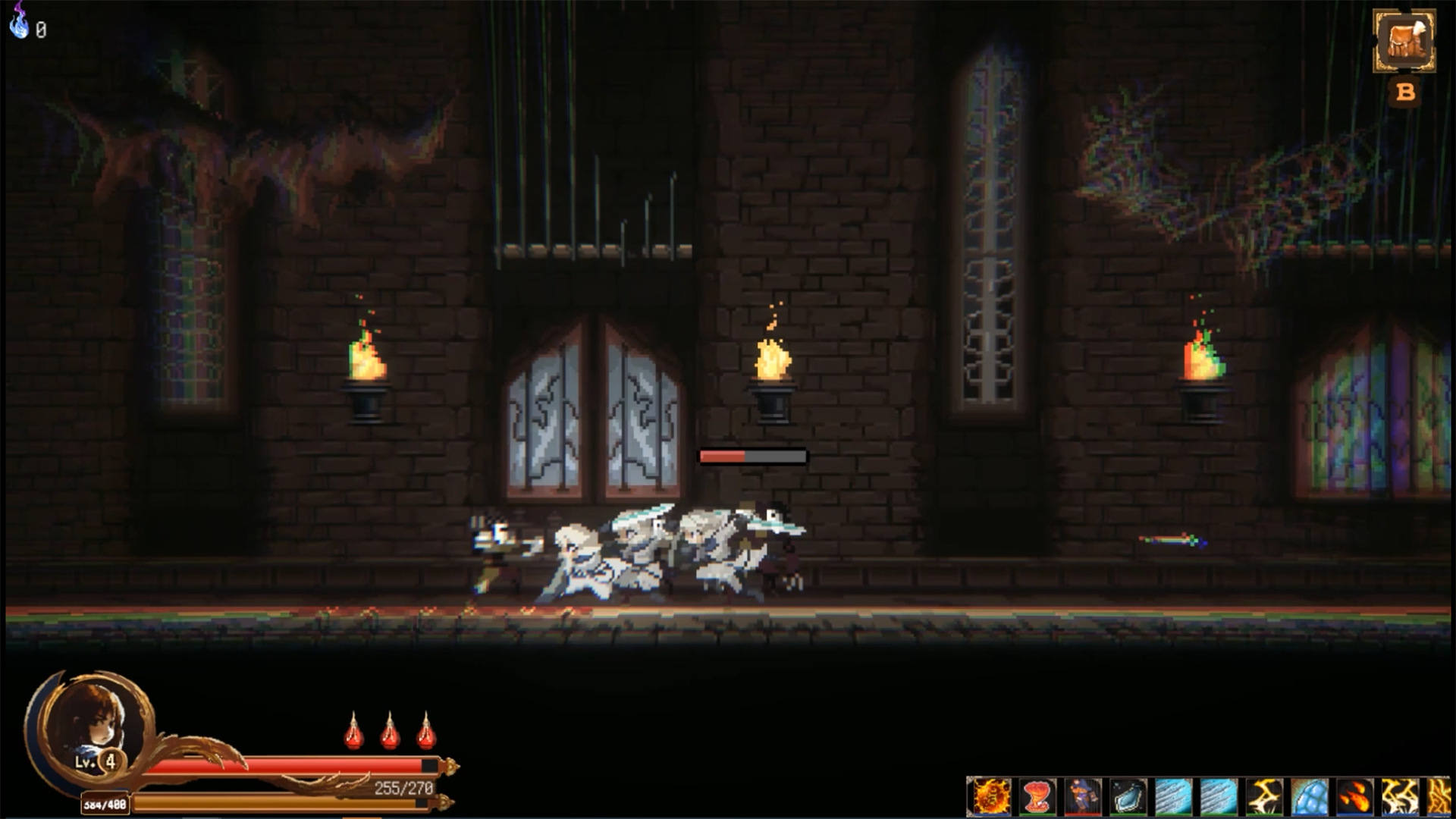Screen dimensions: 1456x819
Task: Open the leather backpack inventory
Action: (1404, 41)
